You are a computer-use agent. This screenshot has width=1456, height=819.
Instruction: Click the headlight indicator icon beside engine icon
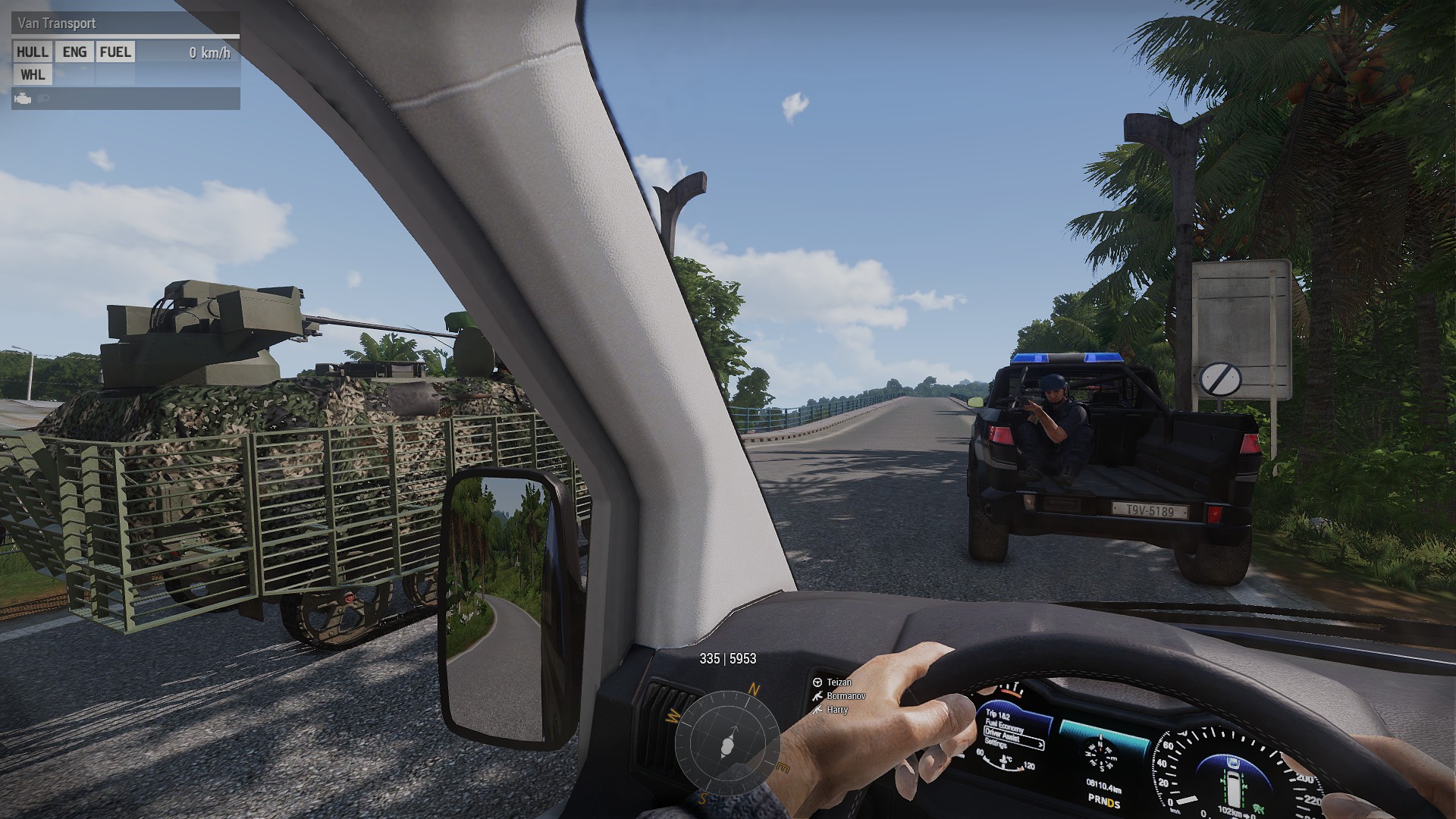[43, 99]
